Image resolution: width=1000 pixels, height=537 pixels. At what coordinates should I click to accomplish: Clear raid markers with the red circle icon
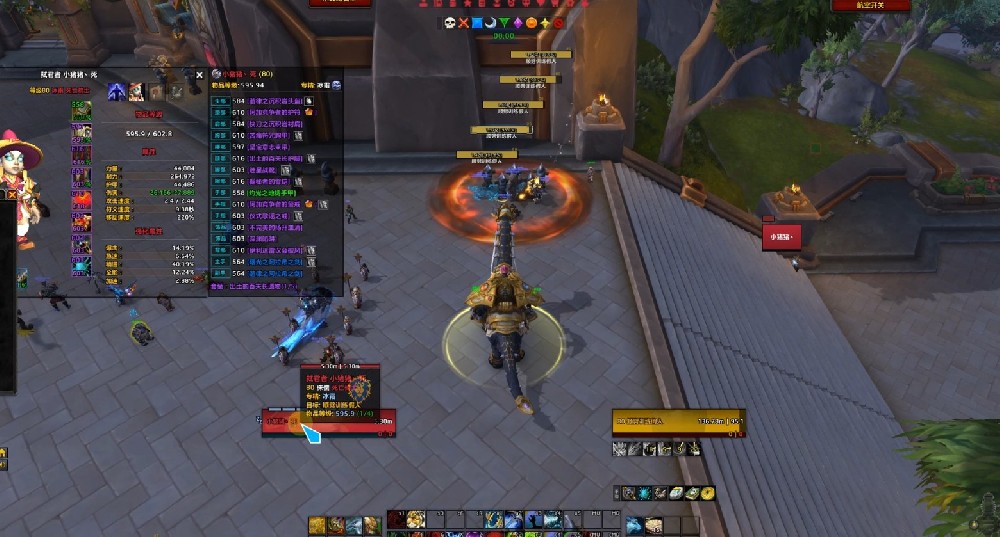click(559, 22)
